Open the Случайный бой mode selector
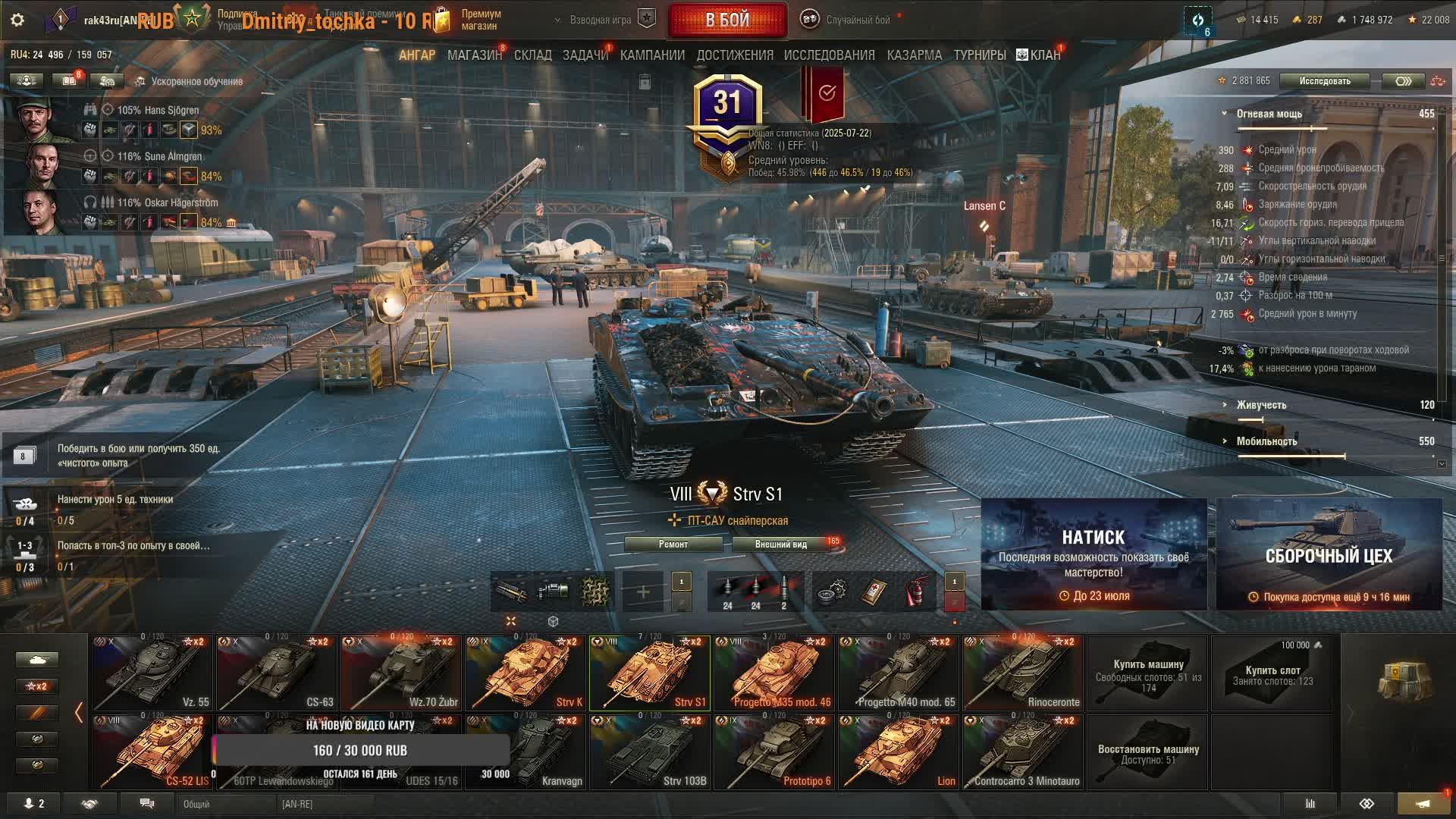Viewport: 1456px width, 819px height. tap(857, 20)
